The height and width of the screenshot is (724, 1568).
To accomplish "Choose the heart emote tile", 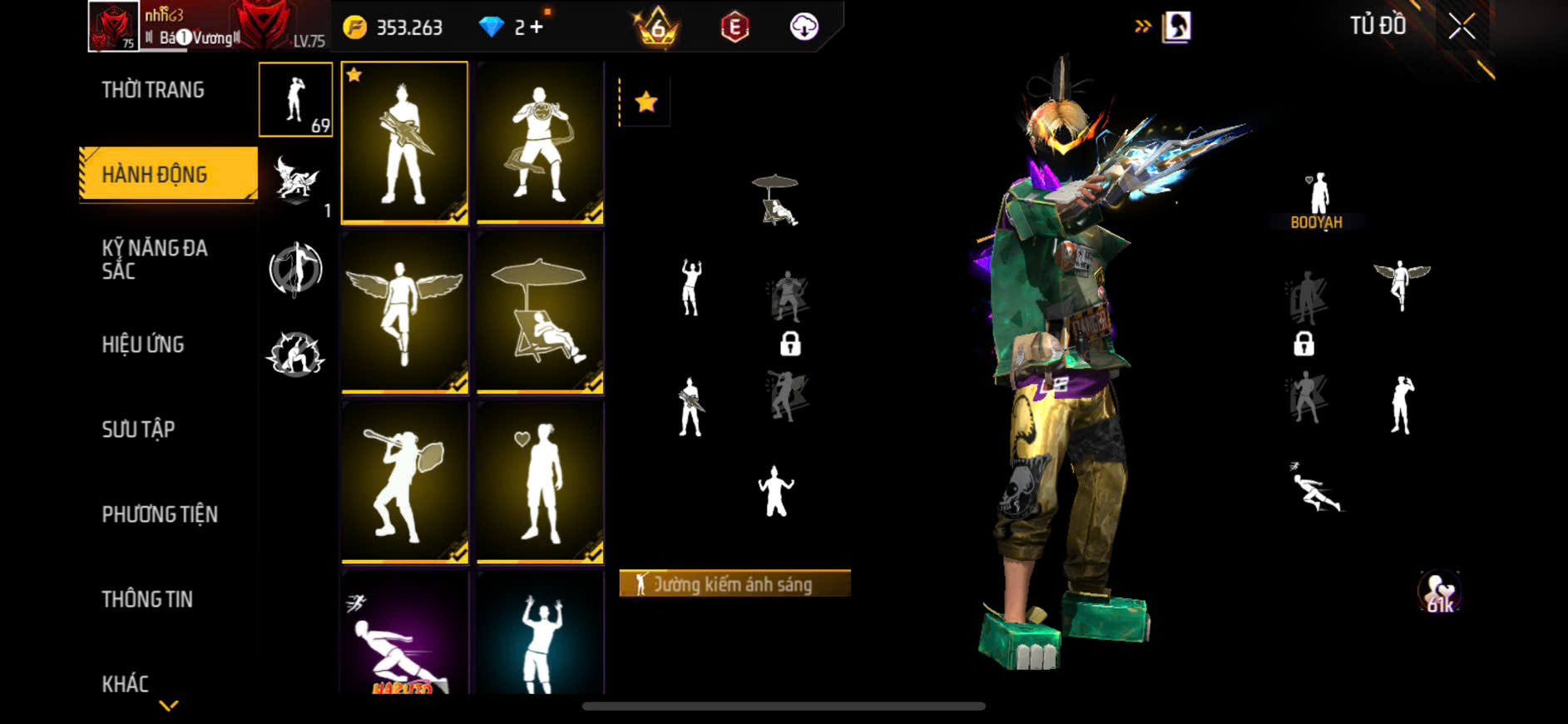I will pyautogui.click(x=540, y=482).
